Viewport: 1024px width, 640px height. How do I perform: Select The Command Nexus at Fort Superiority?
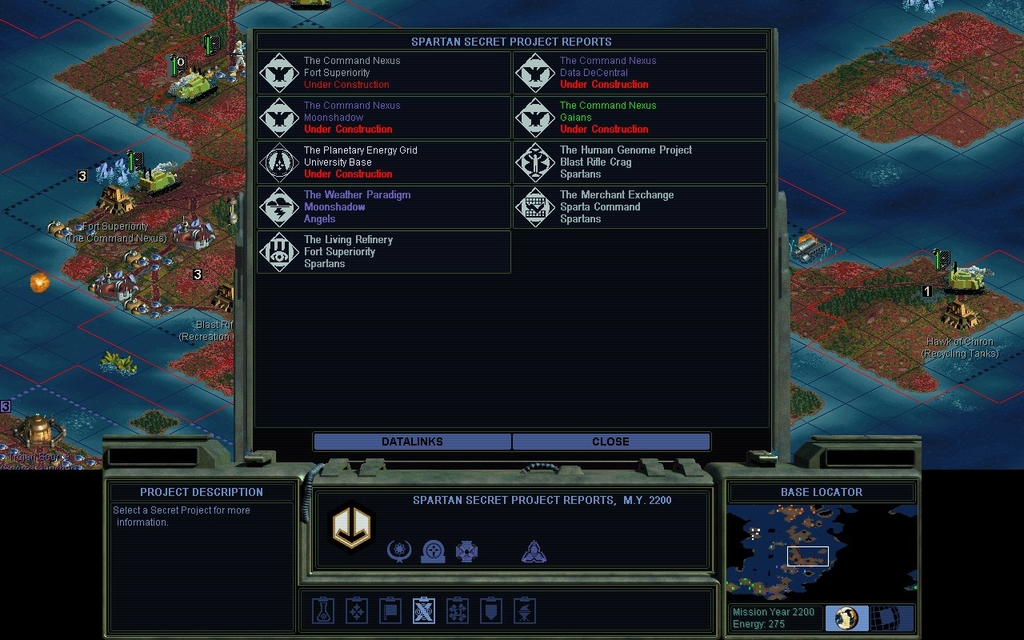coord(384,73)
